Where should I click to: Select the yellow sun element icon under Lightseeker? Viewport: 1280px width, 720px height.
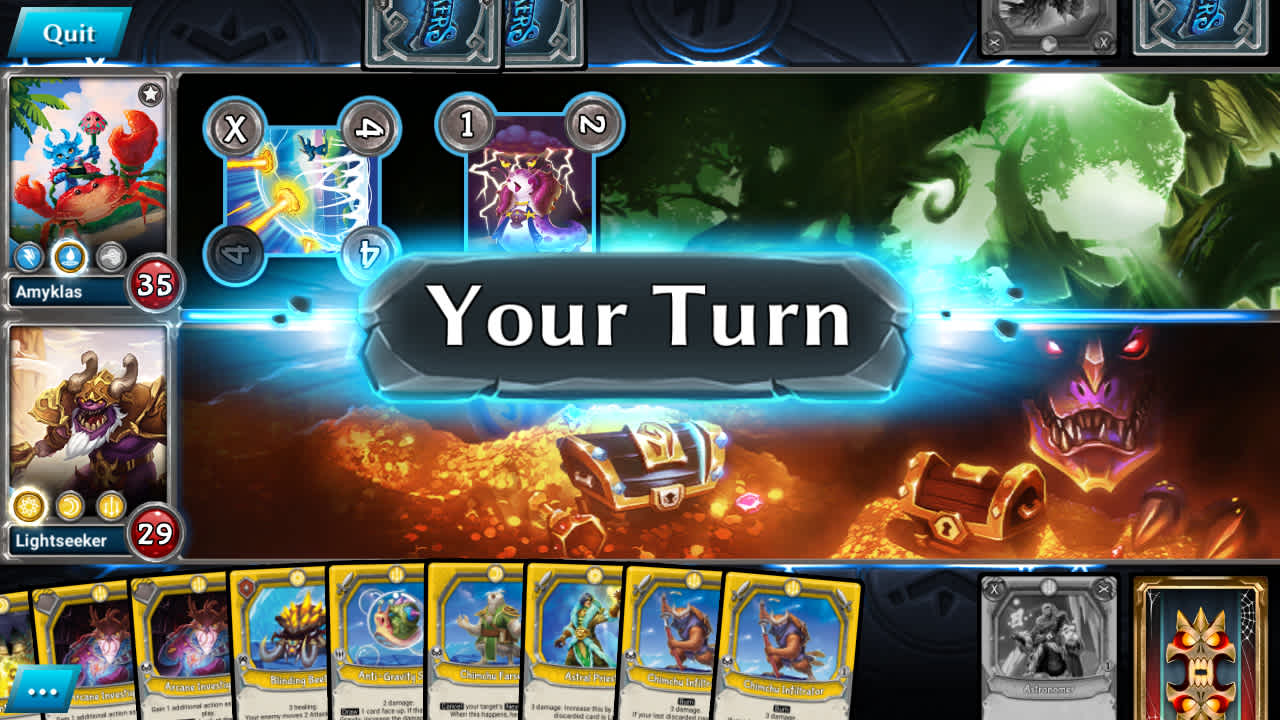point(29,505)
